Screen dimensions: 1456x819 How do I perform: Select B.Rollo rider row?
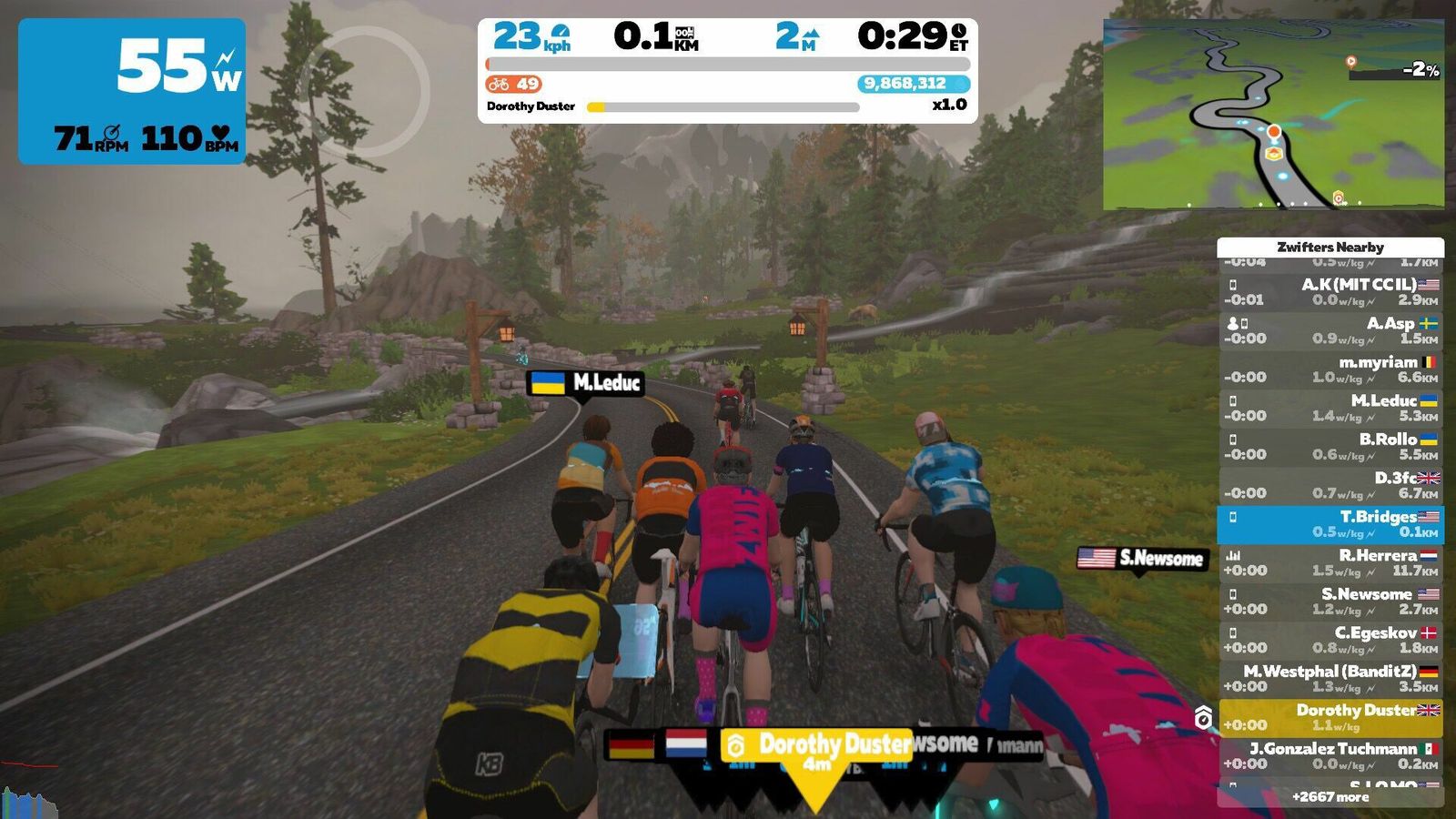click(x=1330, y=447)
